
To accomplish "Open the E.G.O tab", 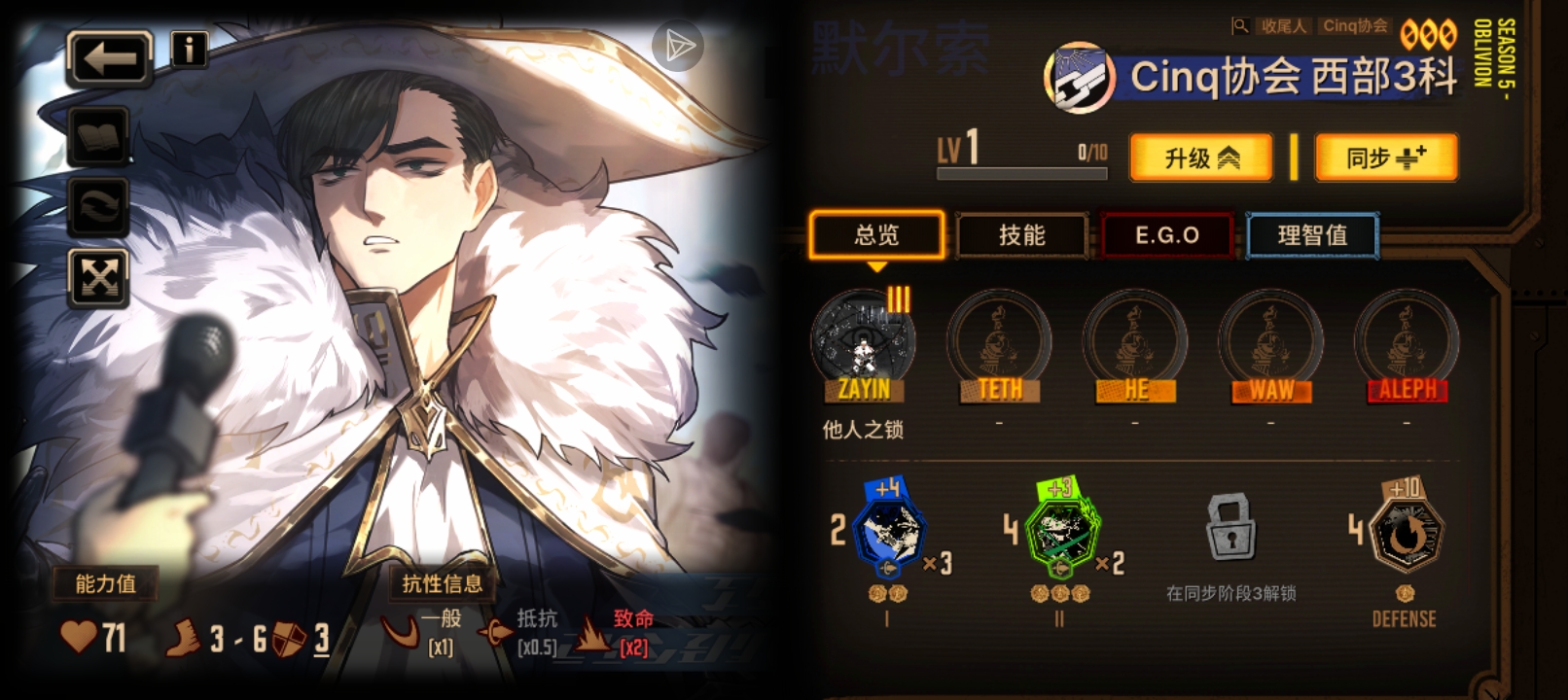I will pos(1166,234).
